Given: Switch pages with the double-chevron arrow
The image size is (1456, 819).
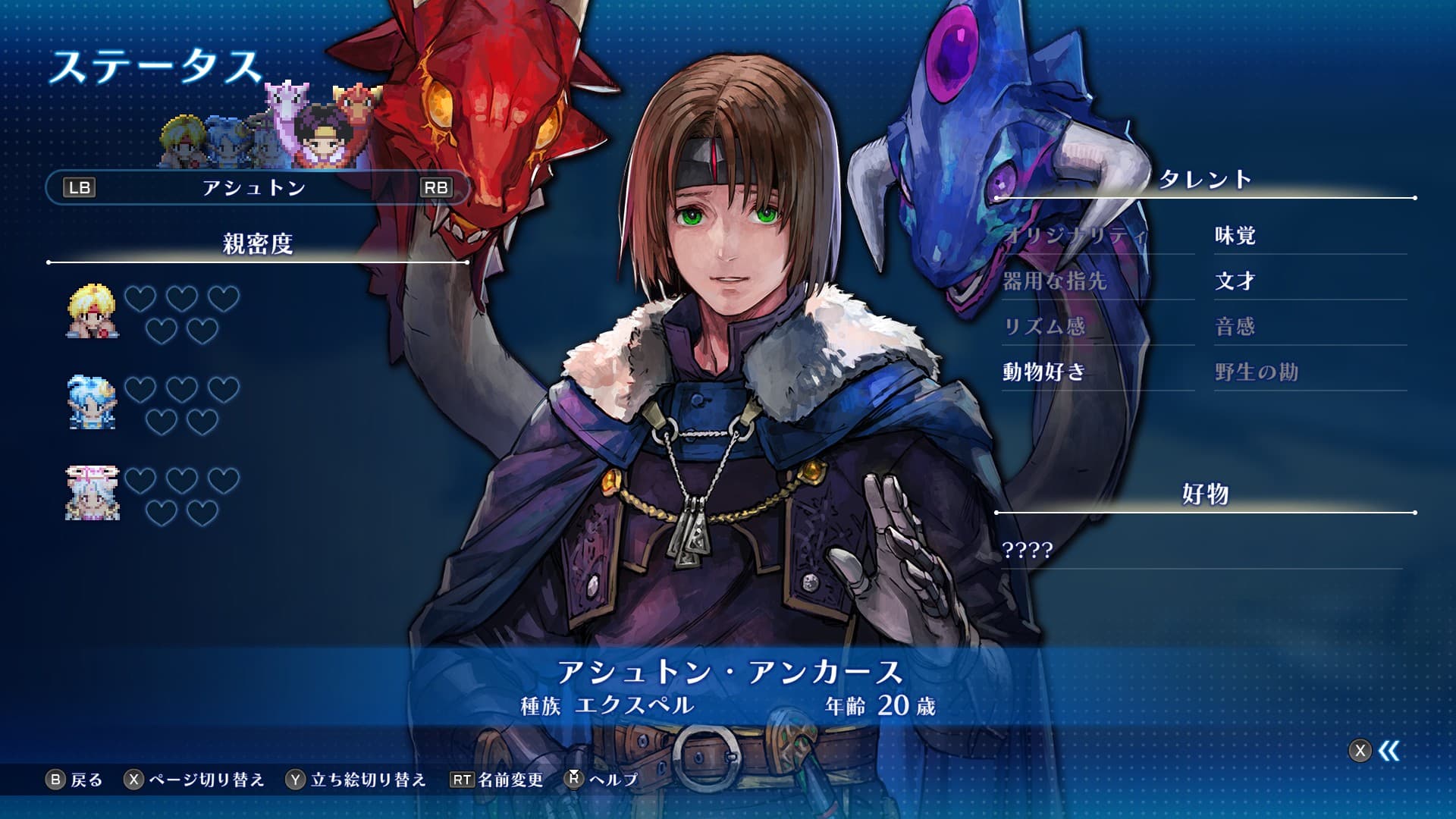Looking at the screenshot, I should pos(1388,751).
